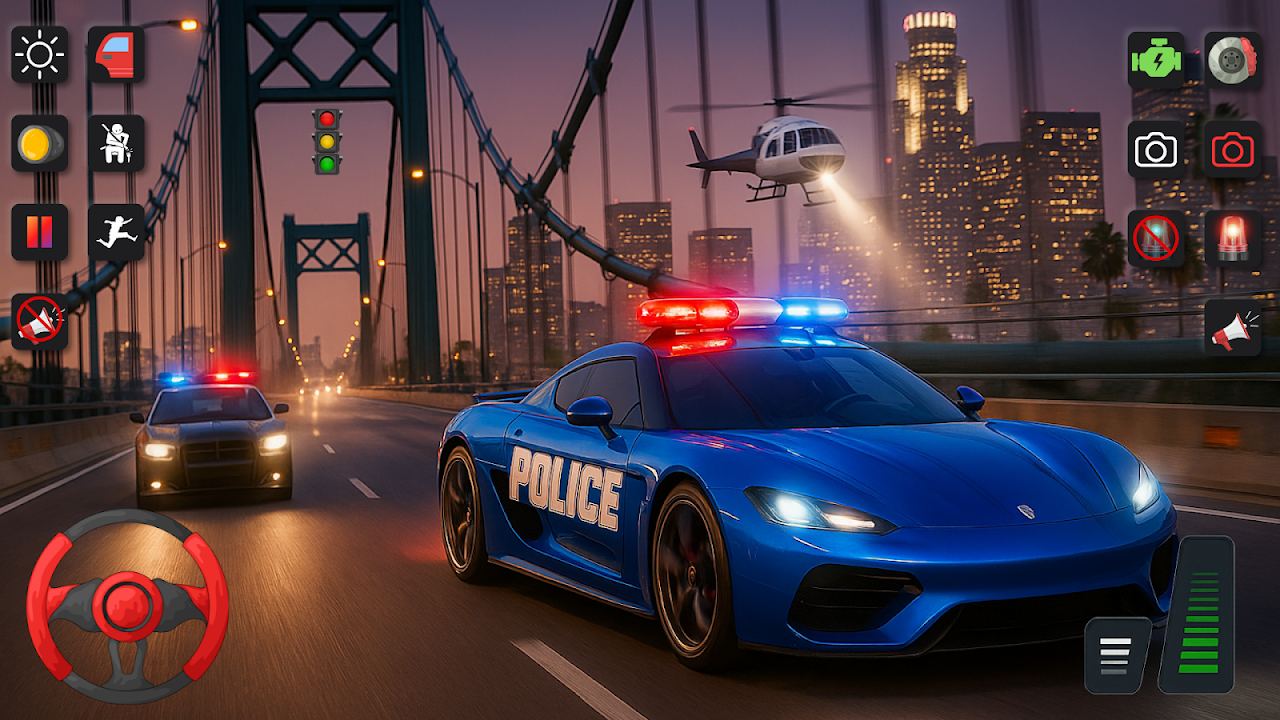
Task: Open the red car door button
Action: pyautogui.click(x=116, y=55)
